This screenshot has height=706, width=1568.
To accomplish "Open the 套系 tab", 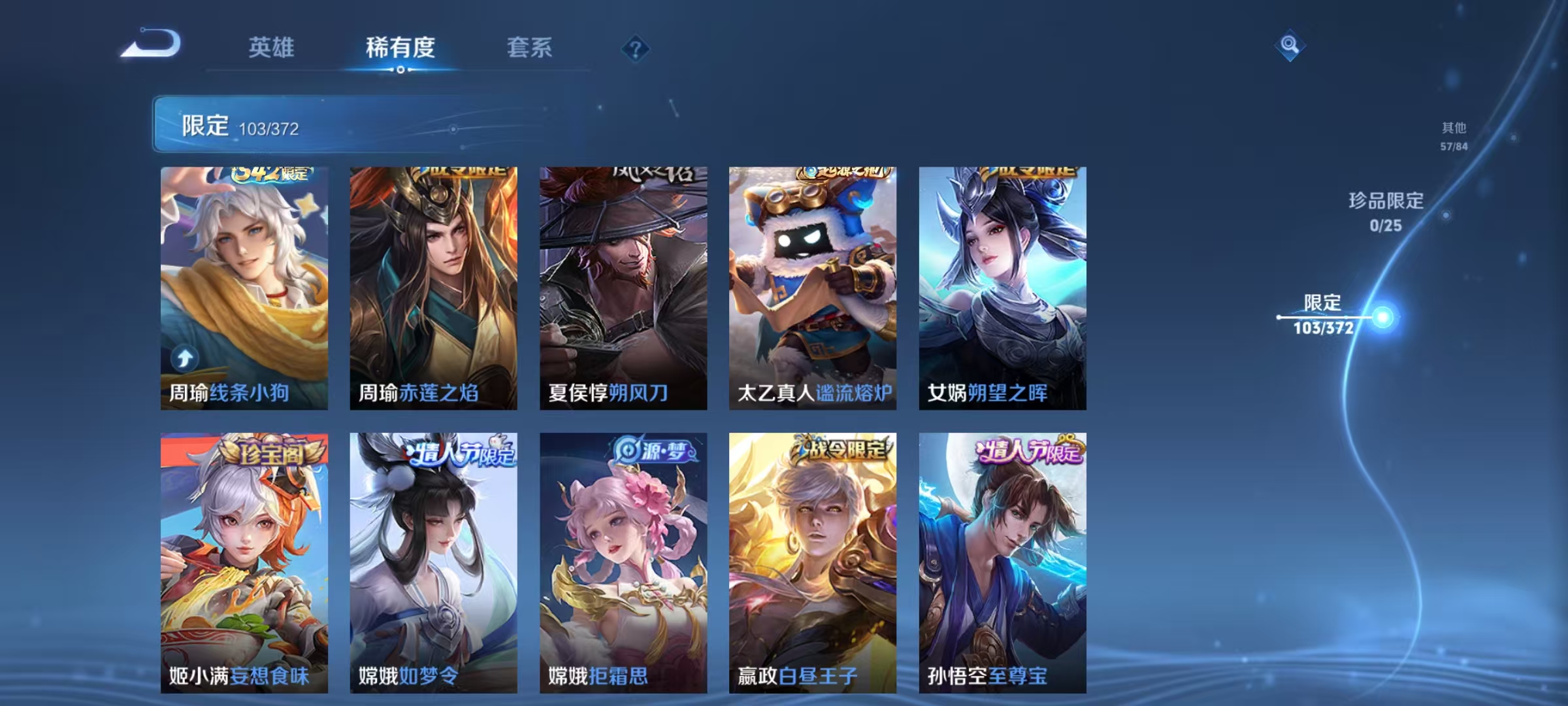I will 529,48.
